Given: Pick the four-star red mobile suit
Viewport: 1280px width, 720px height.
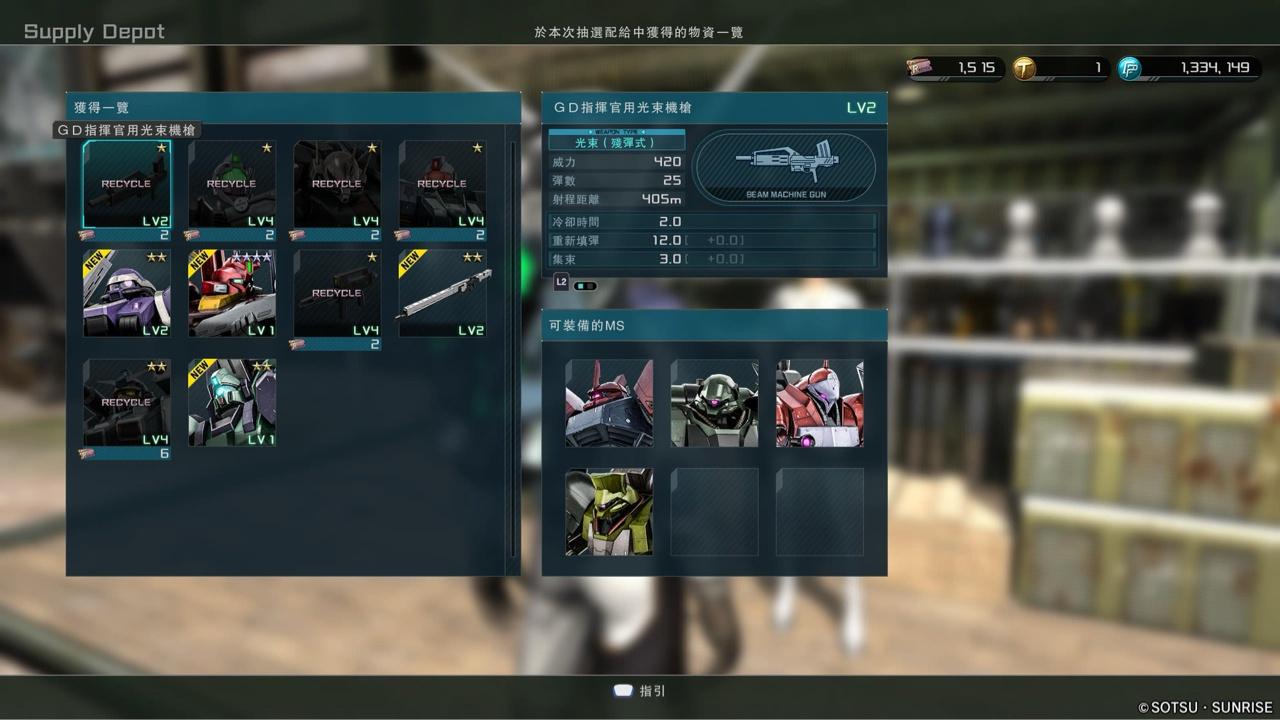Looking at the screenshot, I should 232,293.
